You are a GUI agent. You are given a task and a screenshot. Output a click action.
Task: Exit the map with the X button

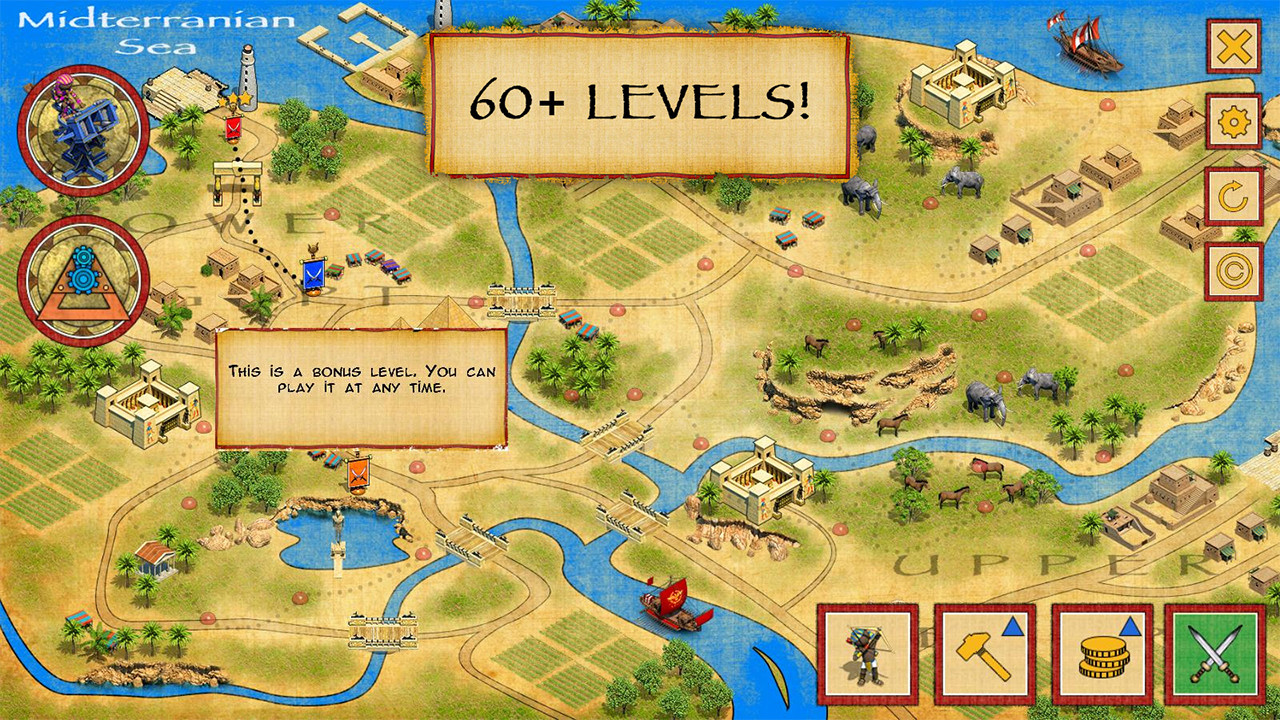pyautogui.click(x=1234, y=46)
